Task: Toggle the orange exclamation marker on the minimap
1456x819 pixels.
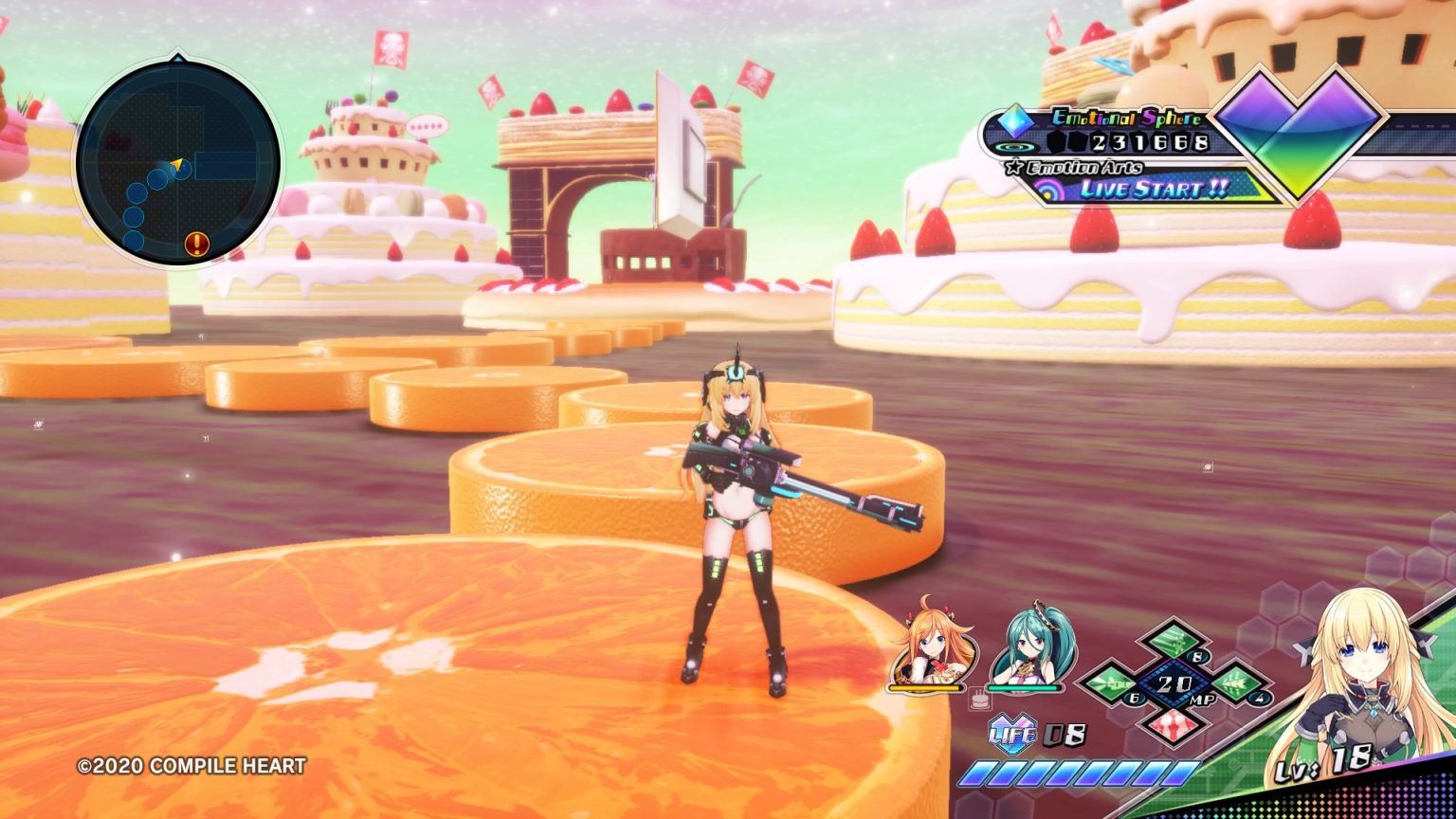Action: tap(197, 244)
